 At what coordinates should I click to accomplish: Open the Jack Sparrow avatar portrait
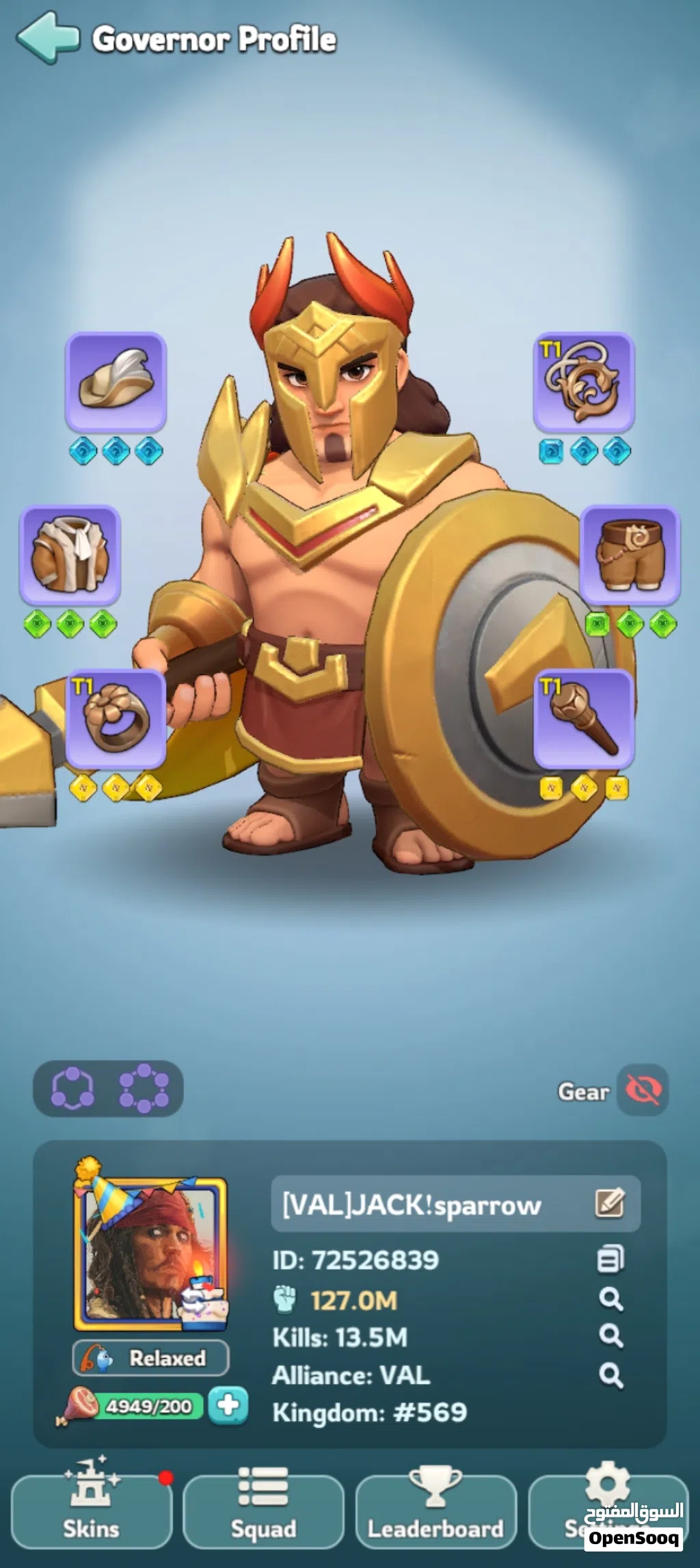point(150,1253)
